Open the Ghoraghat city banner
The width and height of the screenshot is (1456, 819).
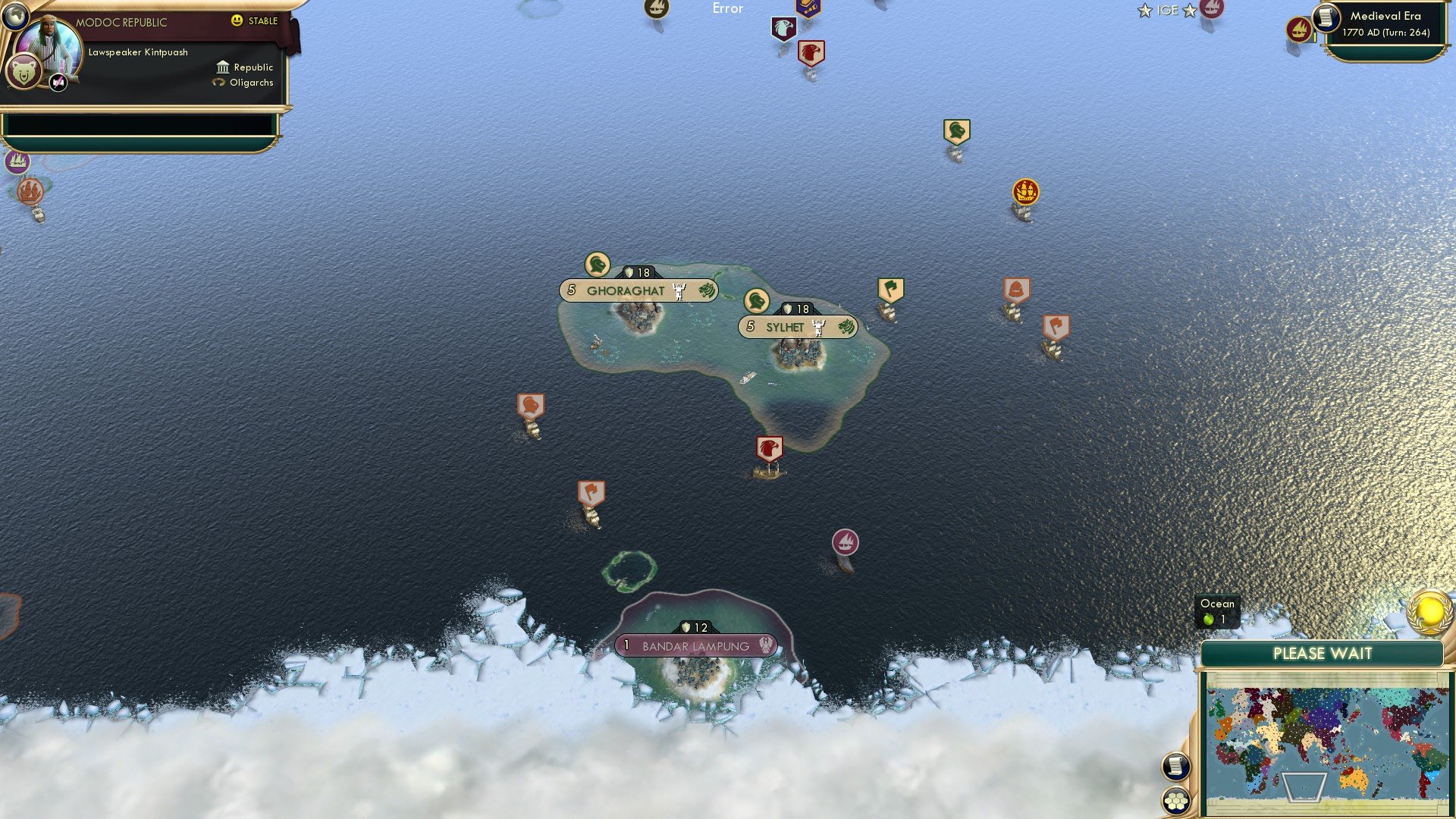tap(638, 290)
